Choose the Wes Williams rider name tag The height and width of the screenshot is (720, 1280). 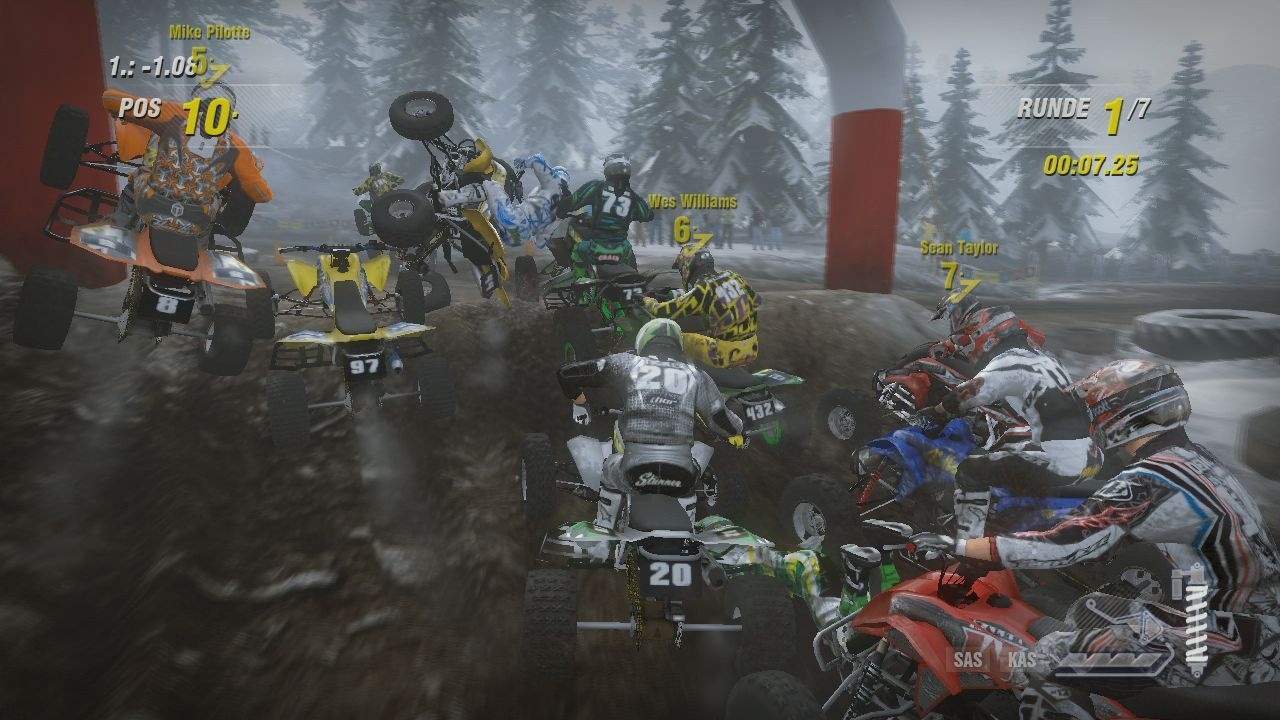(692, 202)
